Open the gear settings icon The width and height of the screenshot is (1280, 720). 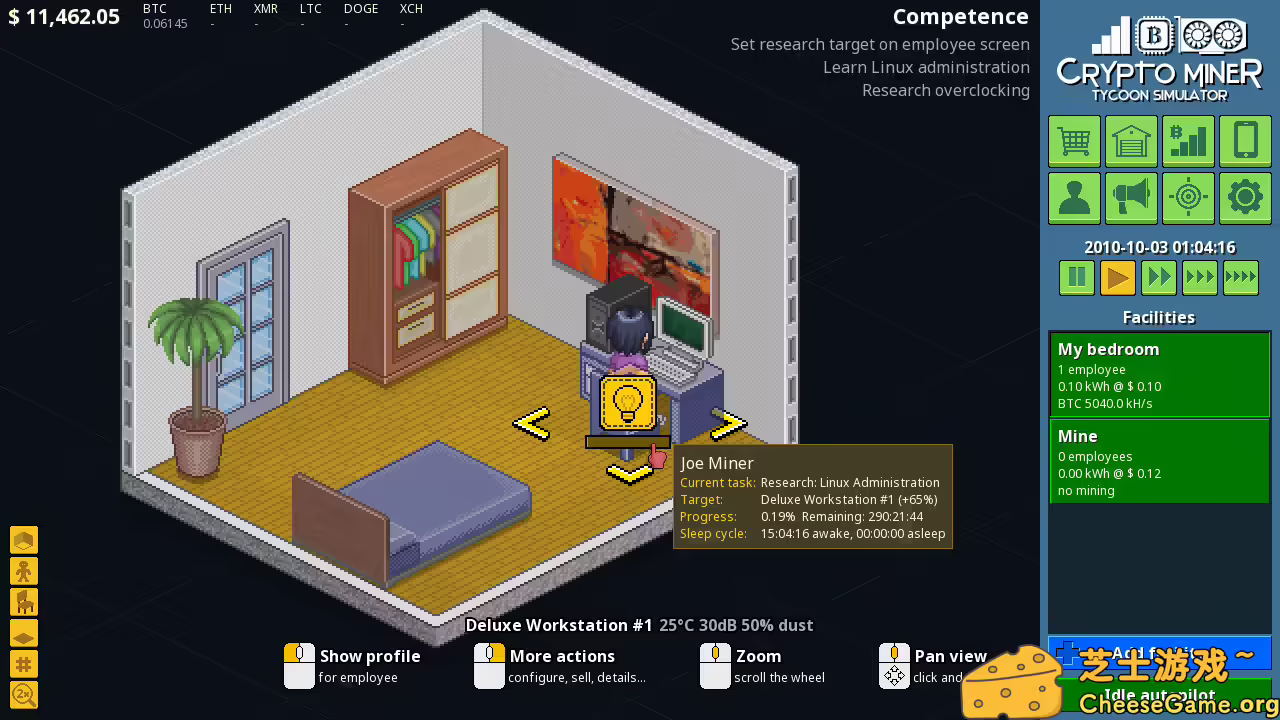pos(1245,197)
